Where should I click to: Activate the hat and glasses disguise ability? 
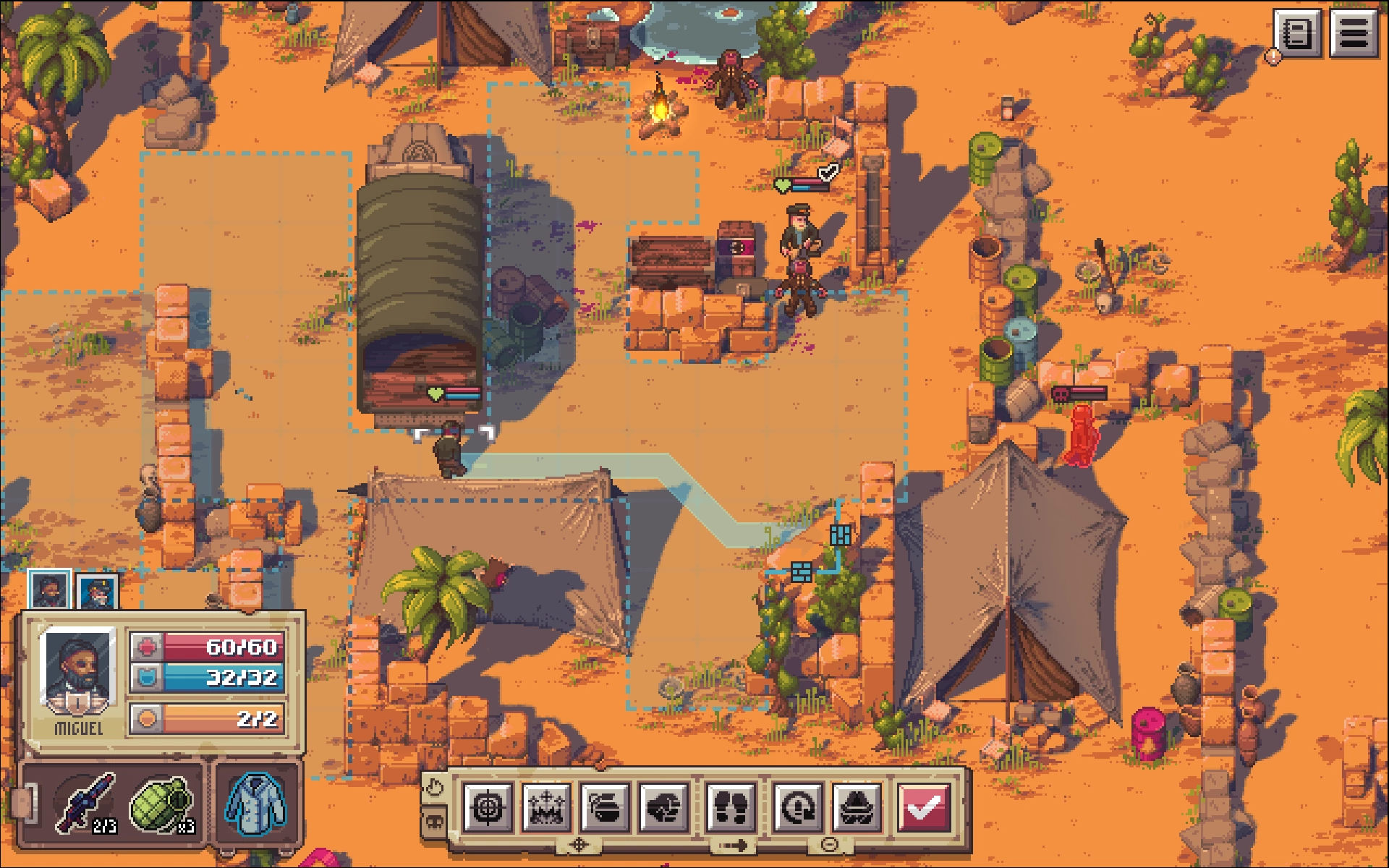[857, 807]
